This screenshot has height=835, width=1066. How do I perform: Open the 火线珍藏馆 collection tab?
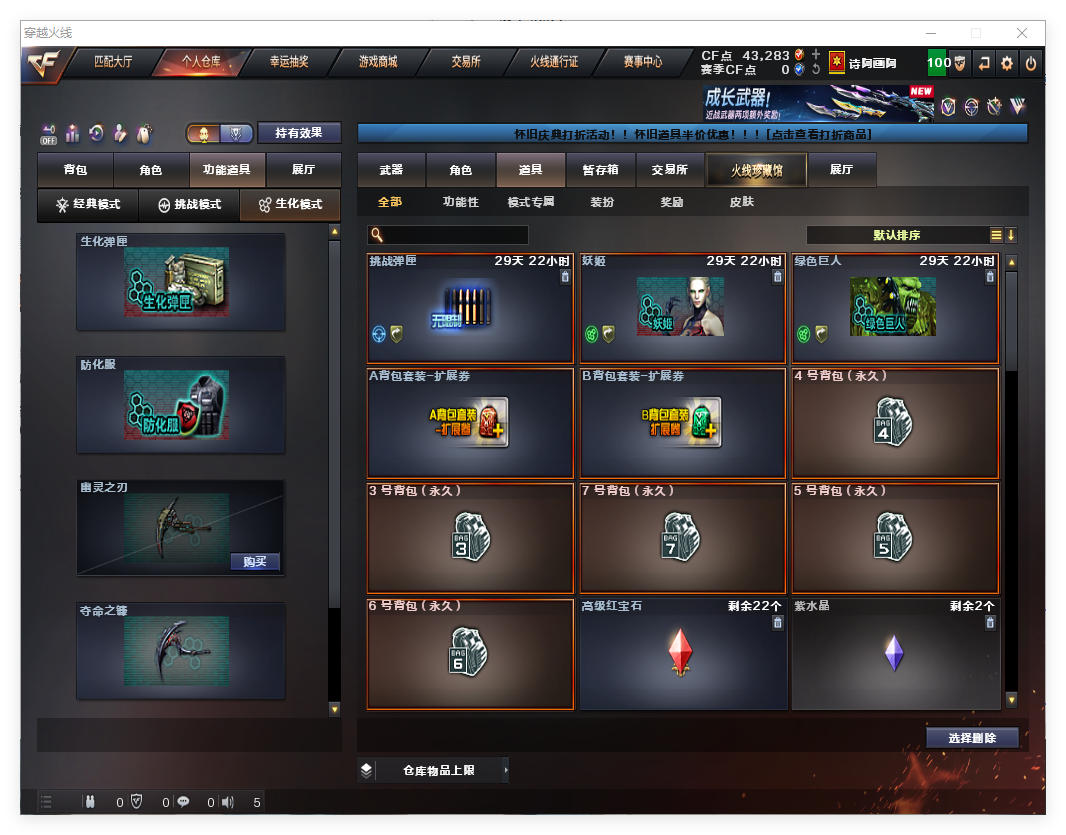(x=756, y=170)
